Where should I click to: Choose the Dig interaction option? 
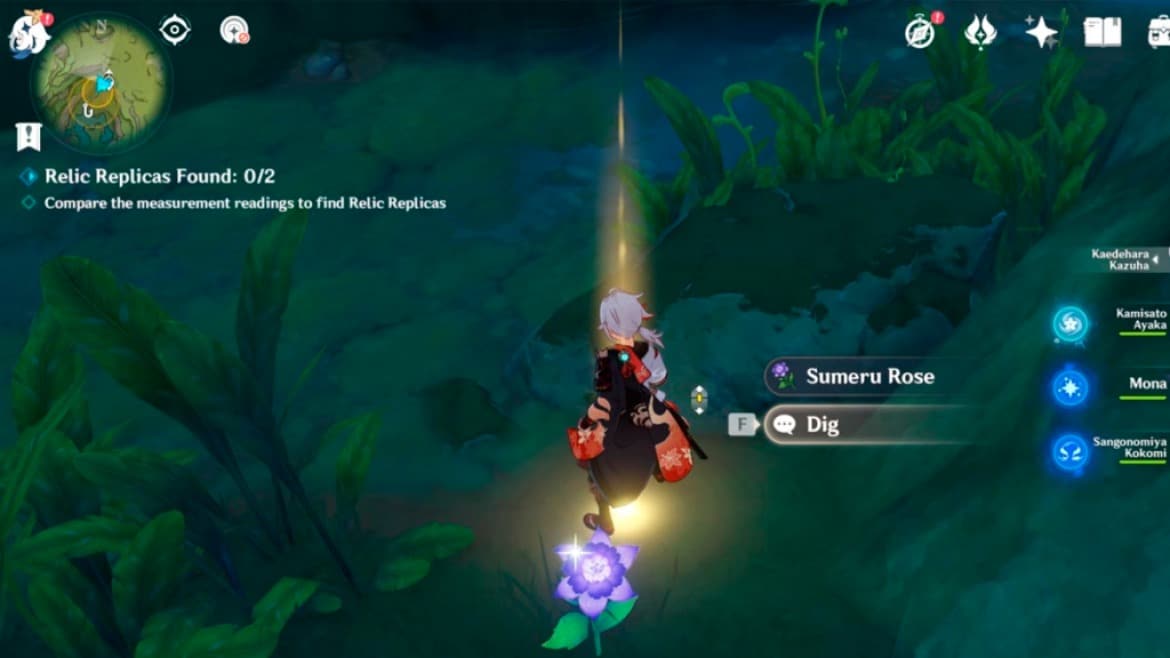[869, 425]
